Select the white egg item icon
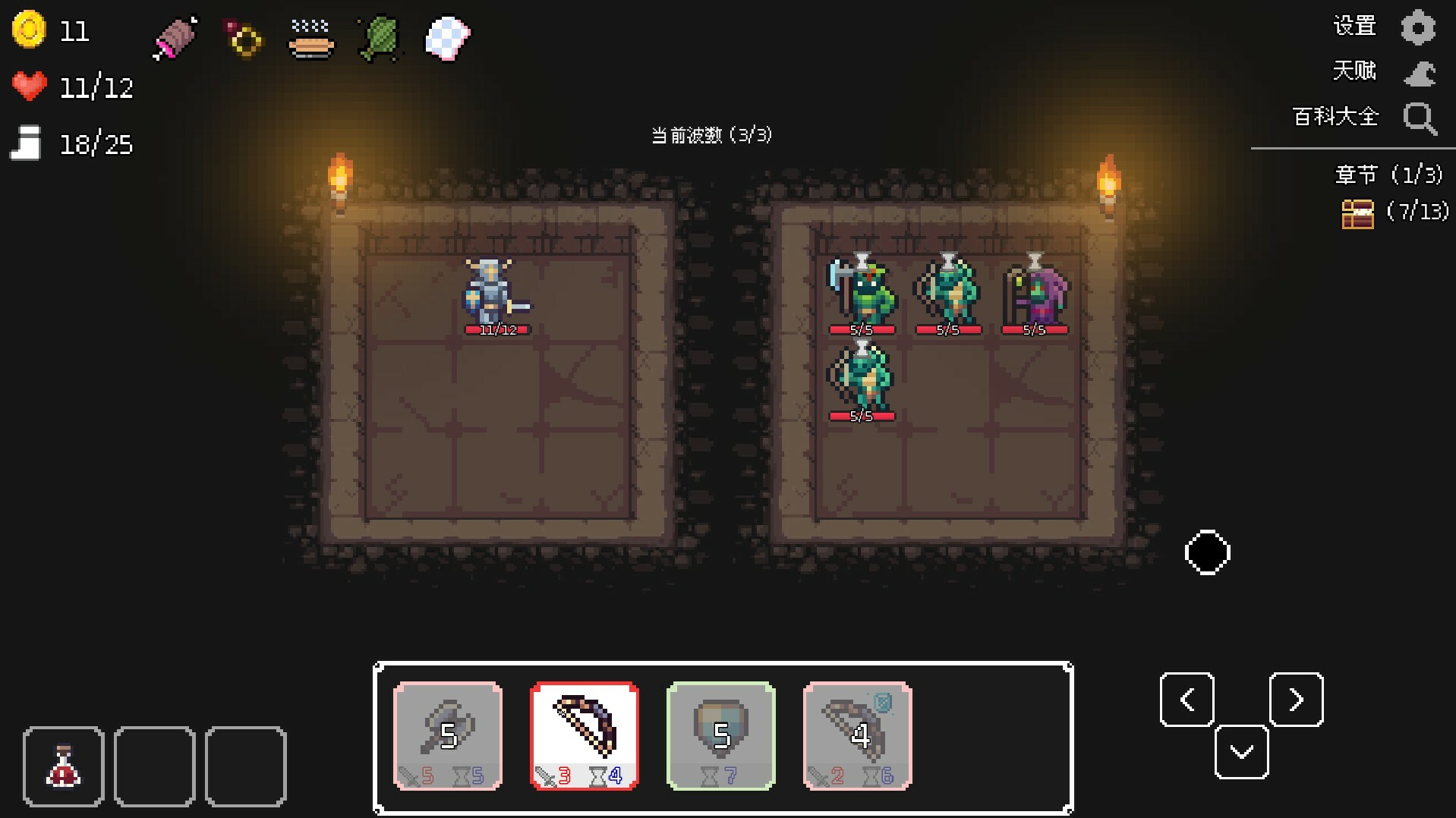 coord(446,39)
